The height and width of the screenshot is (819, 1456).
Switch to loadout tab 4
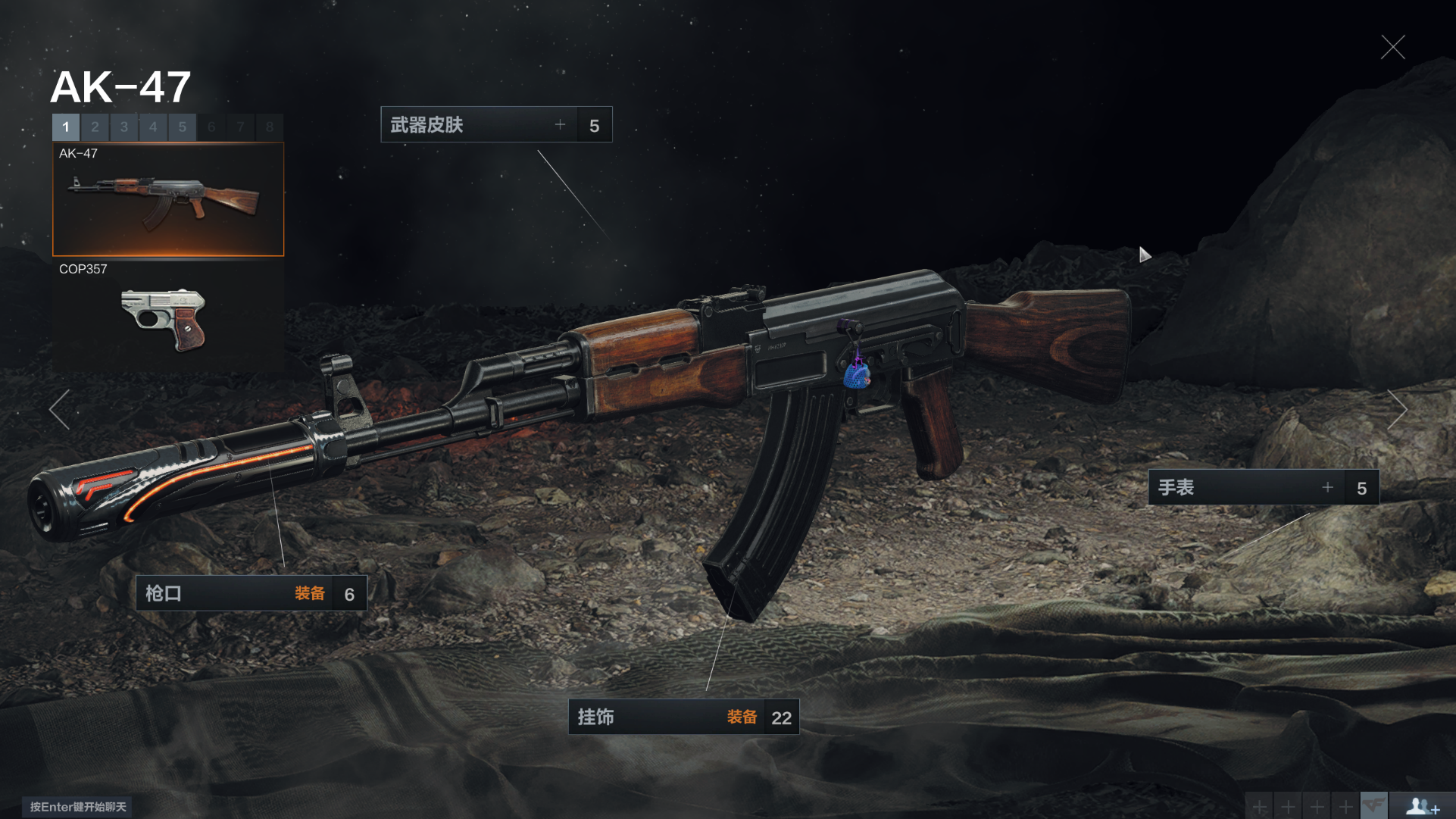point(153,127)
